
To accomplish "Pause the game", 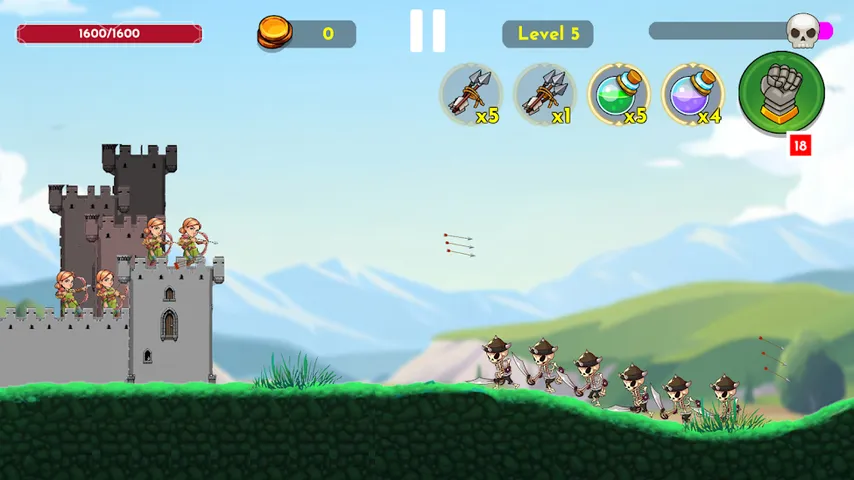I will tap(427, 32).
